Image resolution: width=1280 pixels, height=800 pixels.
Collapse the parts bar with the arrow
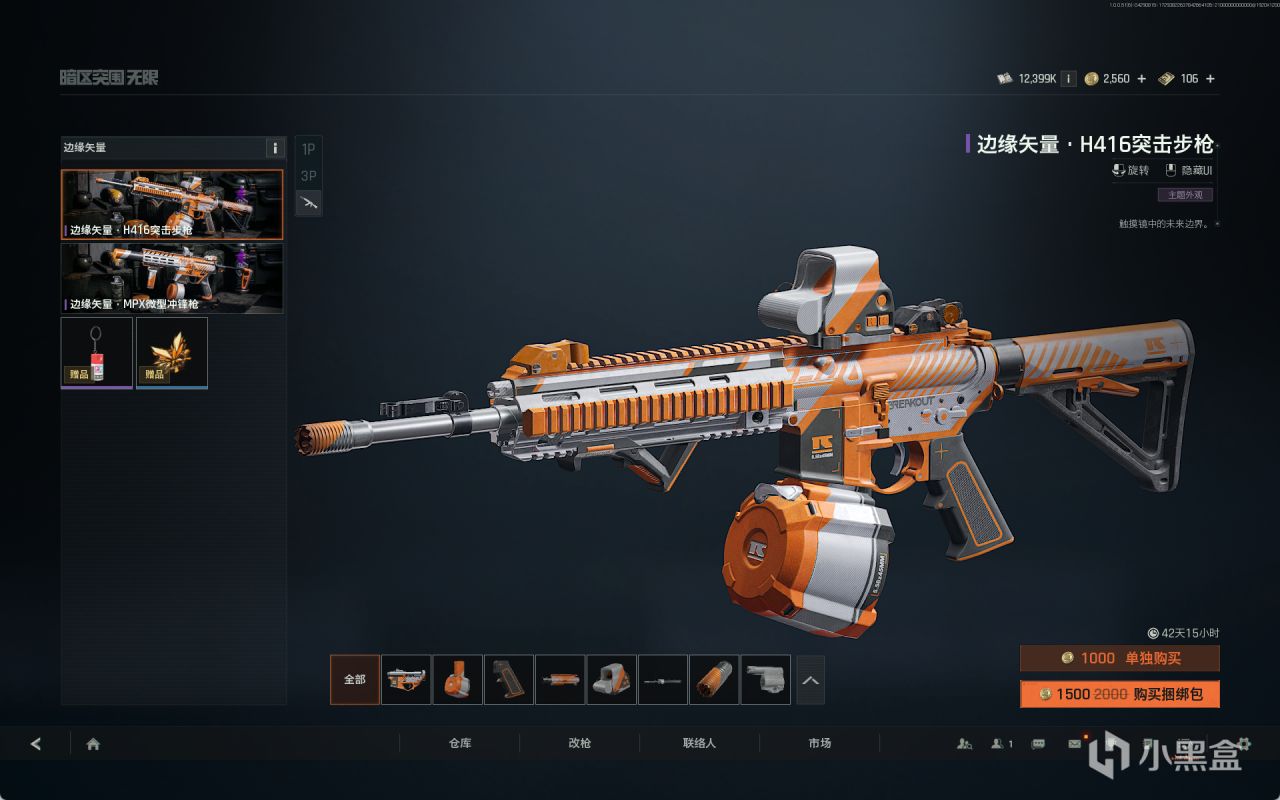pos(810,680)
